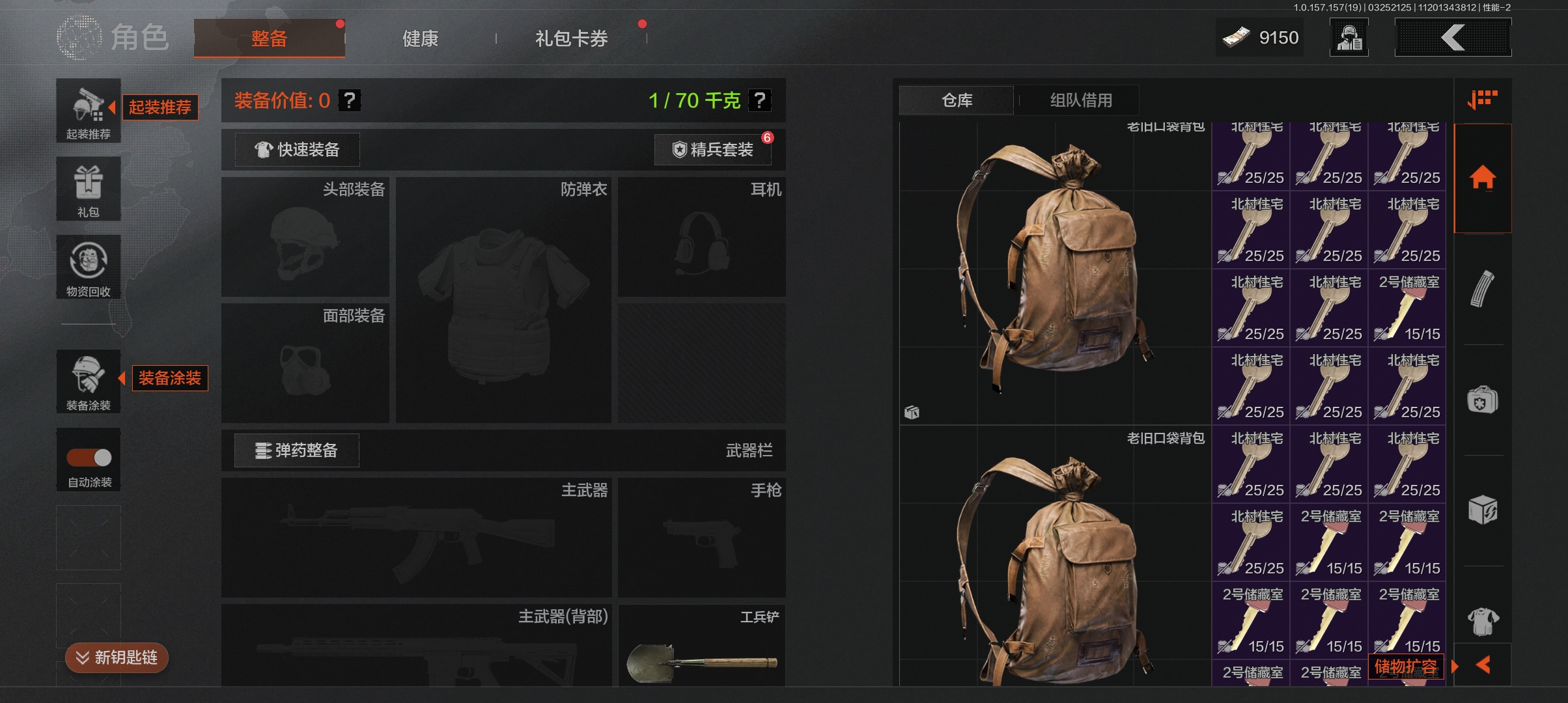Sort the warehouse with the sort icon
This screenshot has width=1568, height=703.
[1483, 100]
